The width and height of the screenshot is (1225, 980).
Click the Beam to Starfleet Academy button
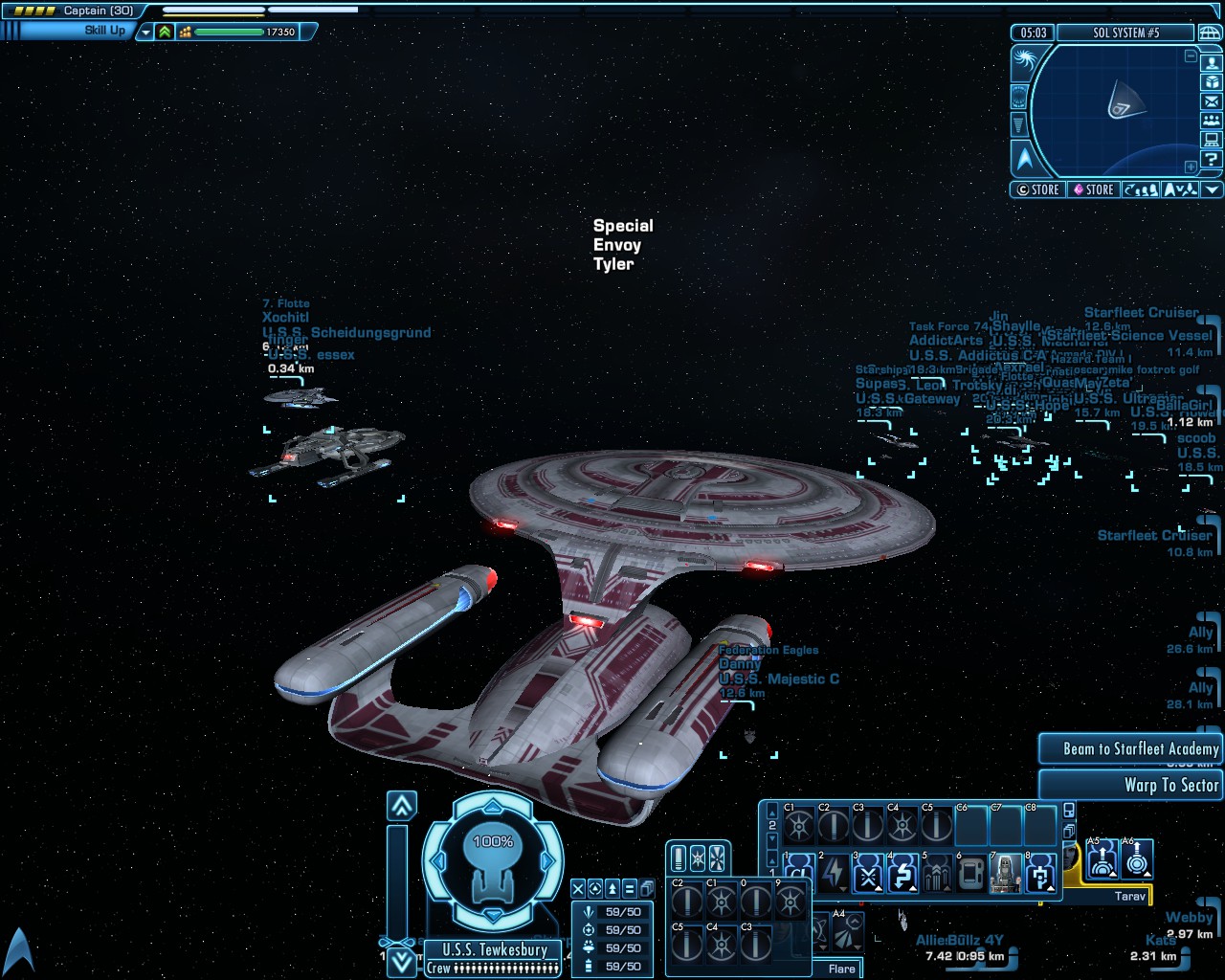click(1130, 749)
